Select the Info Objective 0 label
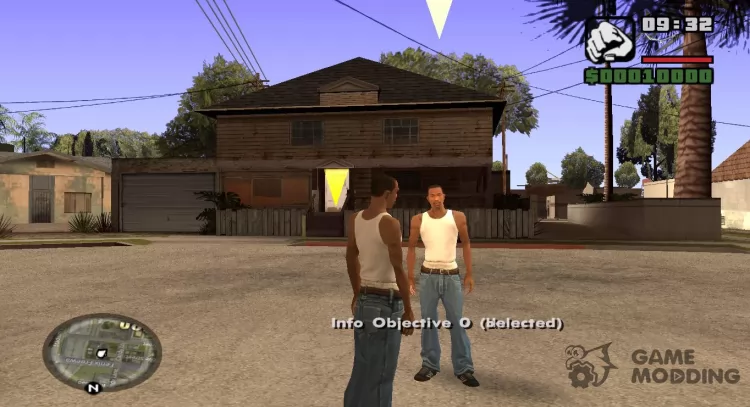 coord(447,323)
